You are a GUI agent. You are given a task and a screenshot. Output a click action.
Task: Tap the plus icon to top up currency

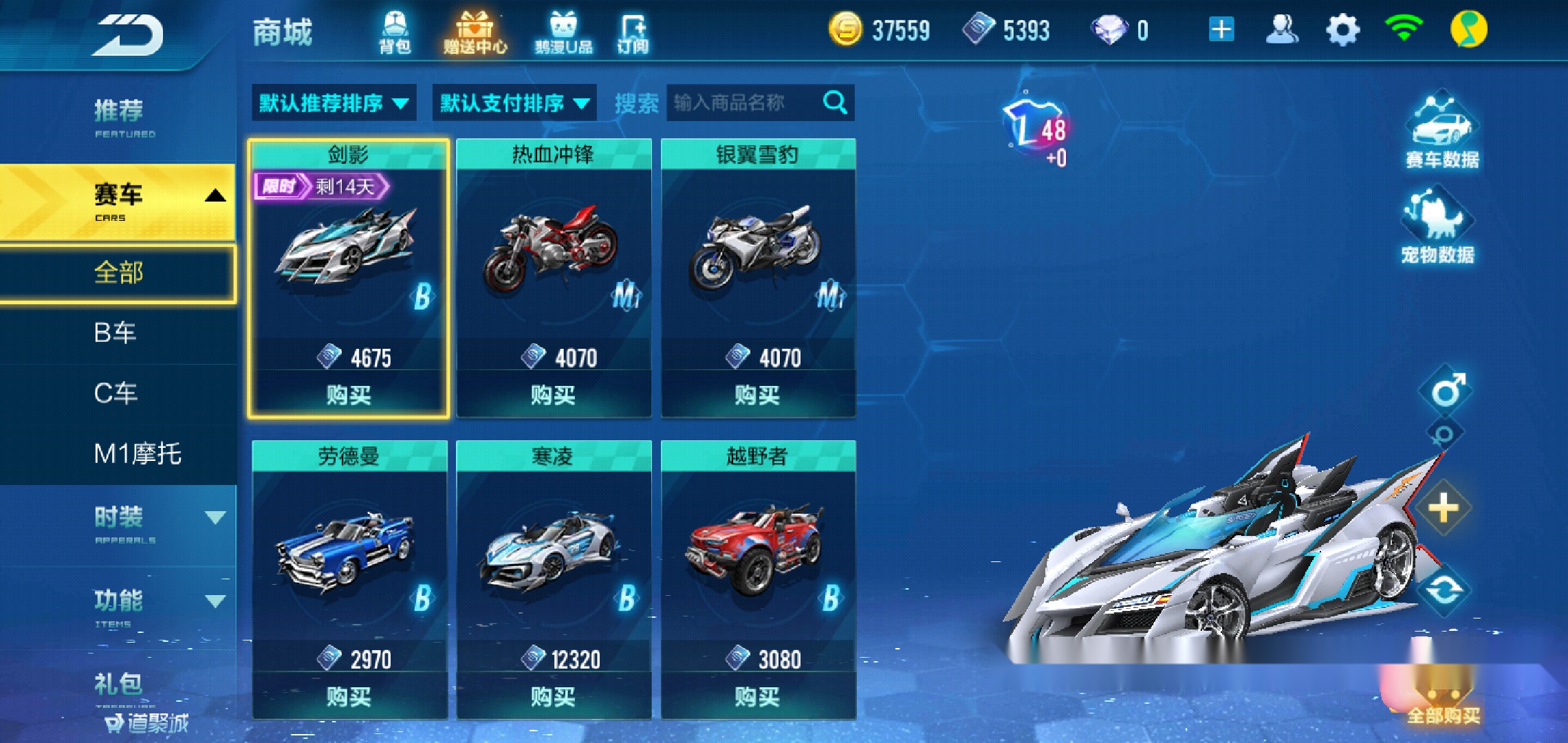coord(1221,28)
